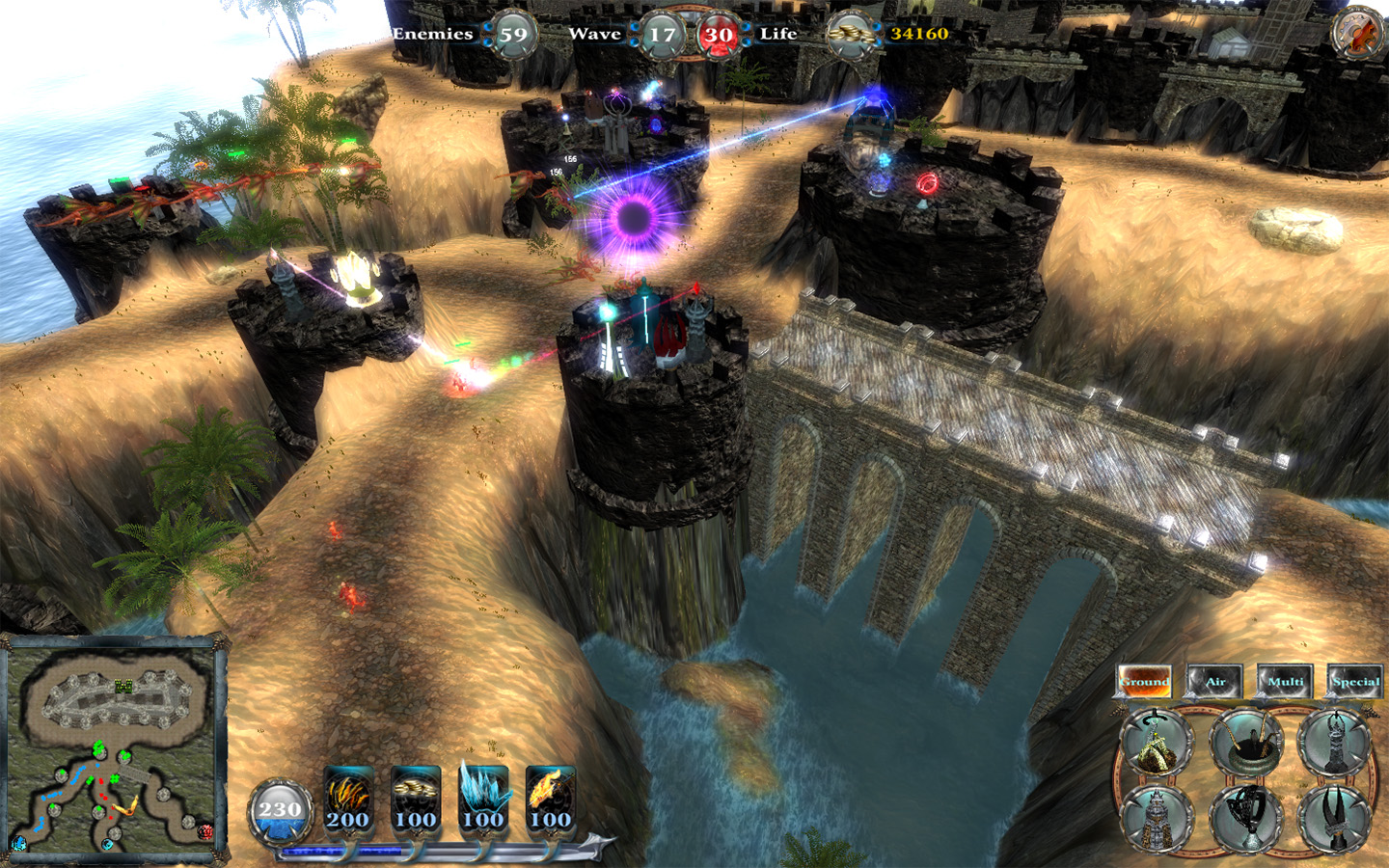The image size is (1389, 868).
Task: Click the red skull marker on the minimap
Action: tap(204, 832)
